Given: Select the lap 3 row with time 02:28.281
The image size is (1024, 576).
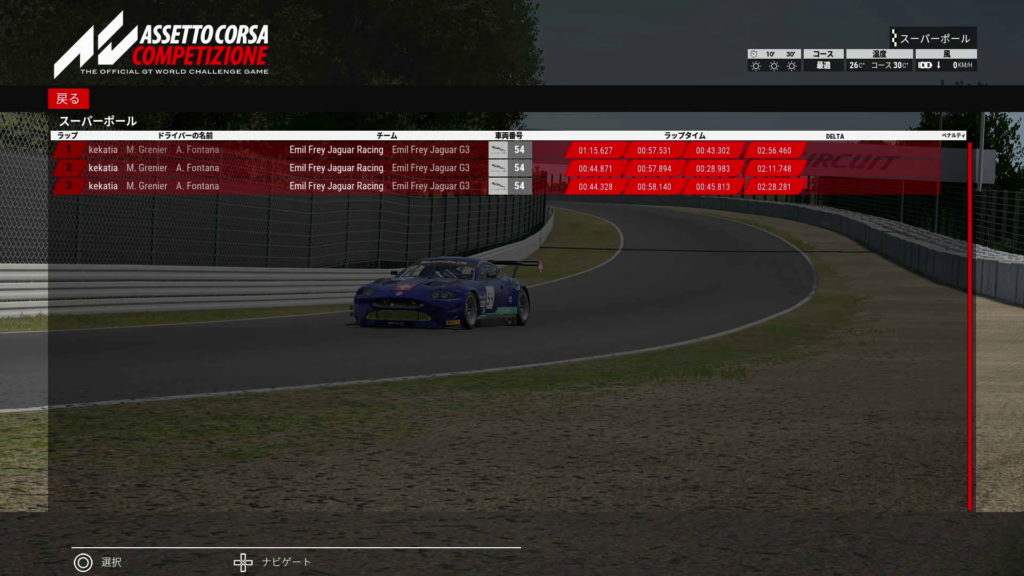Looking at the screenshot, I should (500, 186).
